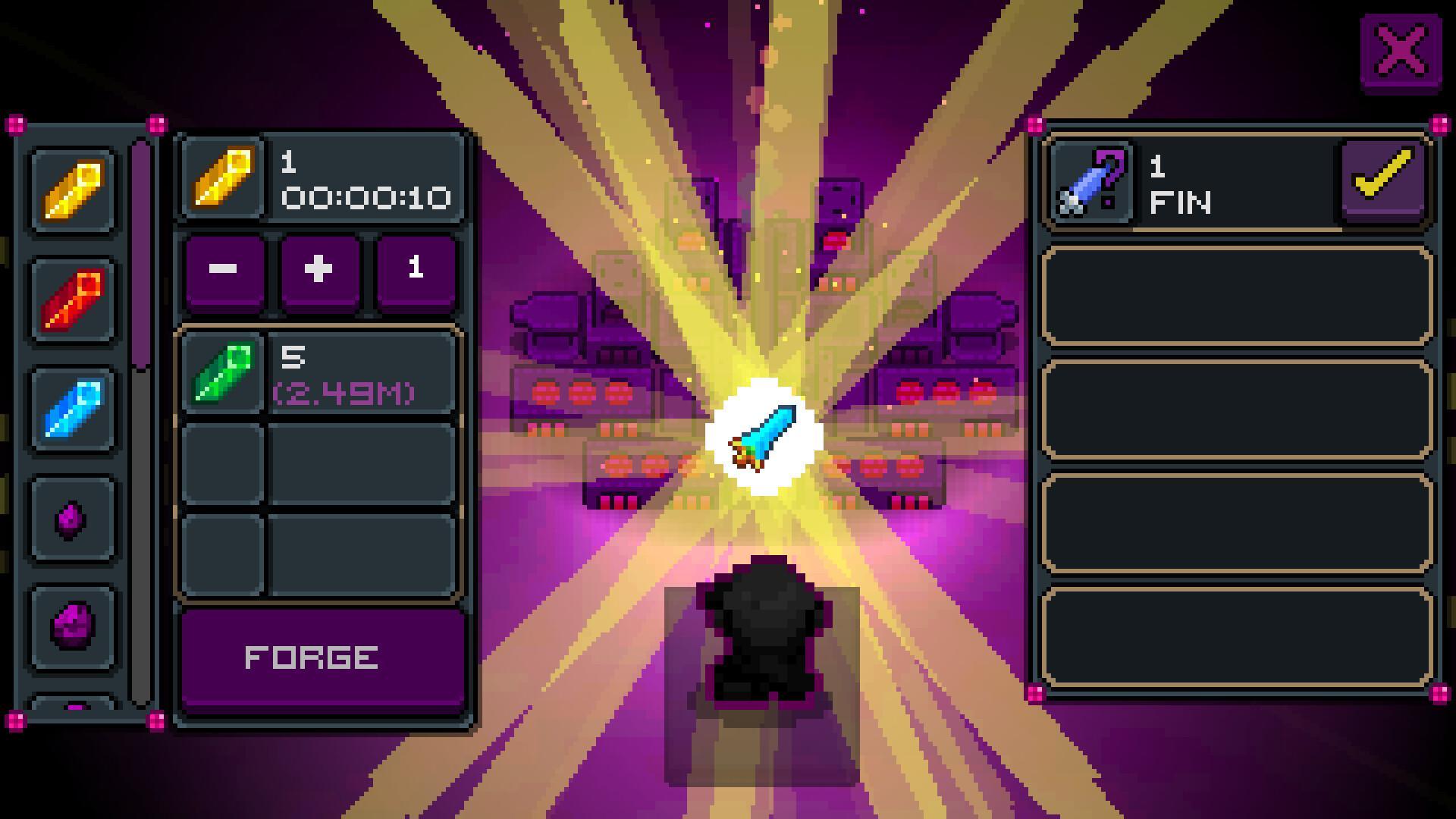Click the quantity button showing 1
Viewport: 1456px width, 819px height.
(415, 269)
